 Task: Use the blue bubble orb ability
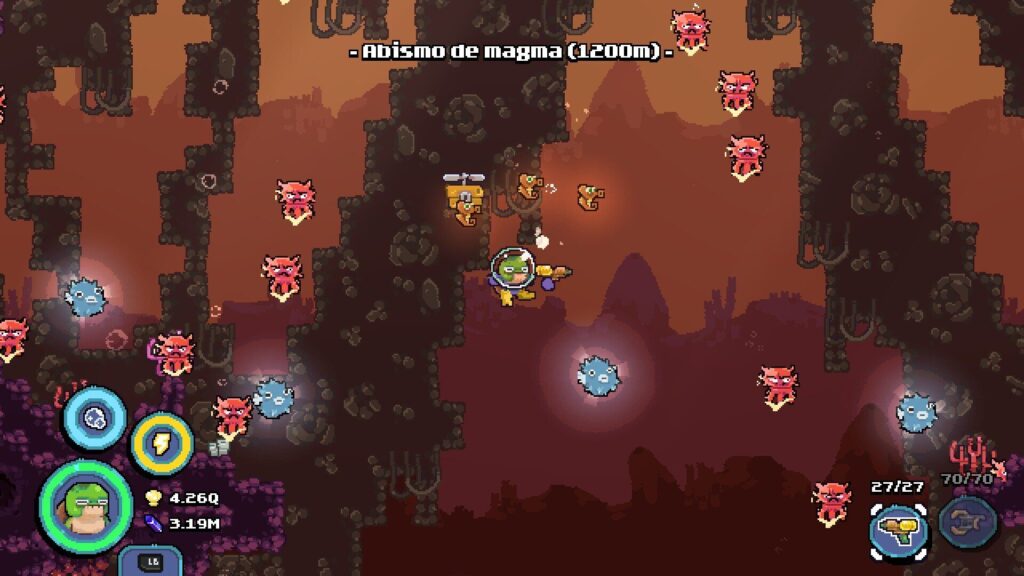[x=95, y=418]
